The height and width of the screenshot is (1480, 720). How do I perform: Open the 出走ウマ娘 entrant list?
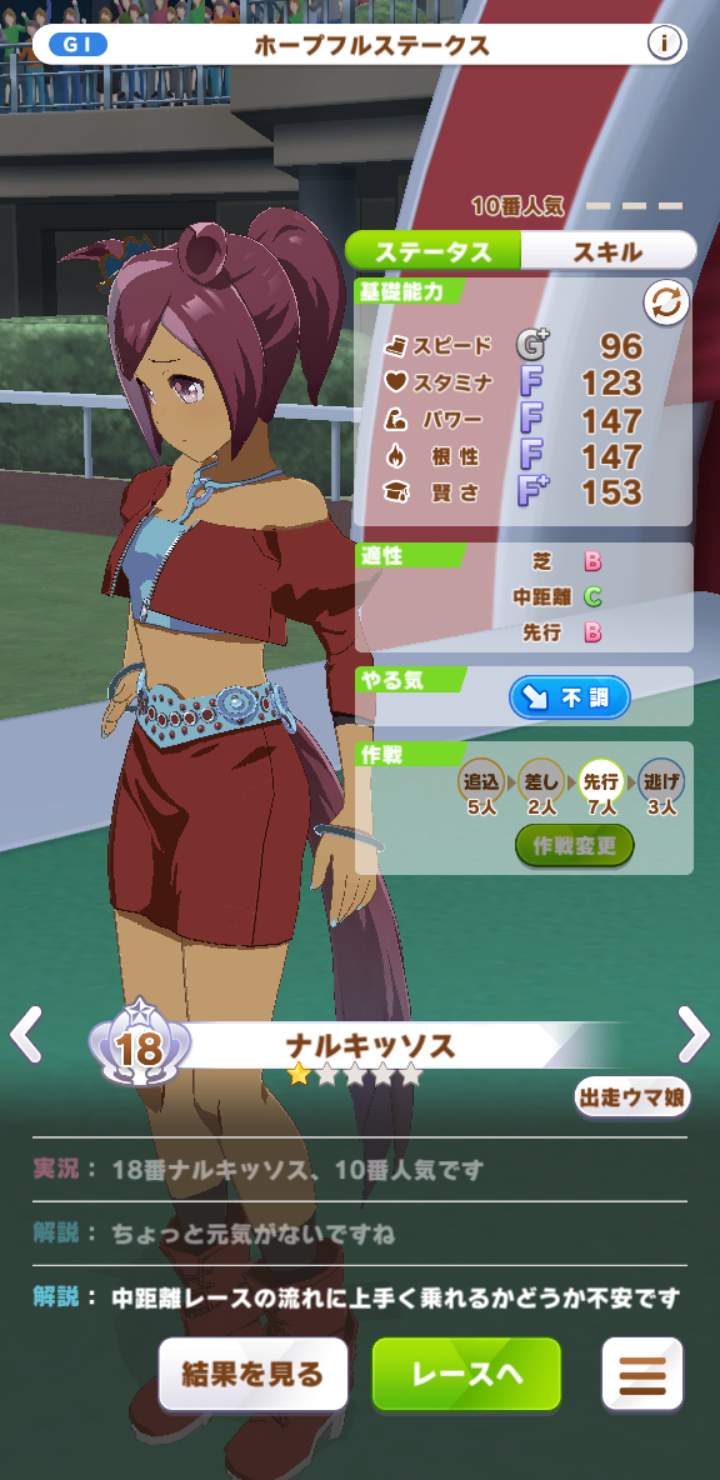point(632,1097)
